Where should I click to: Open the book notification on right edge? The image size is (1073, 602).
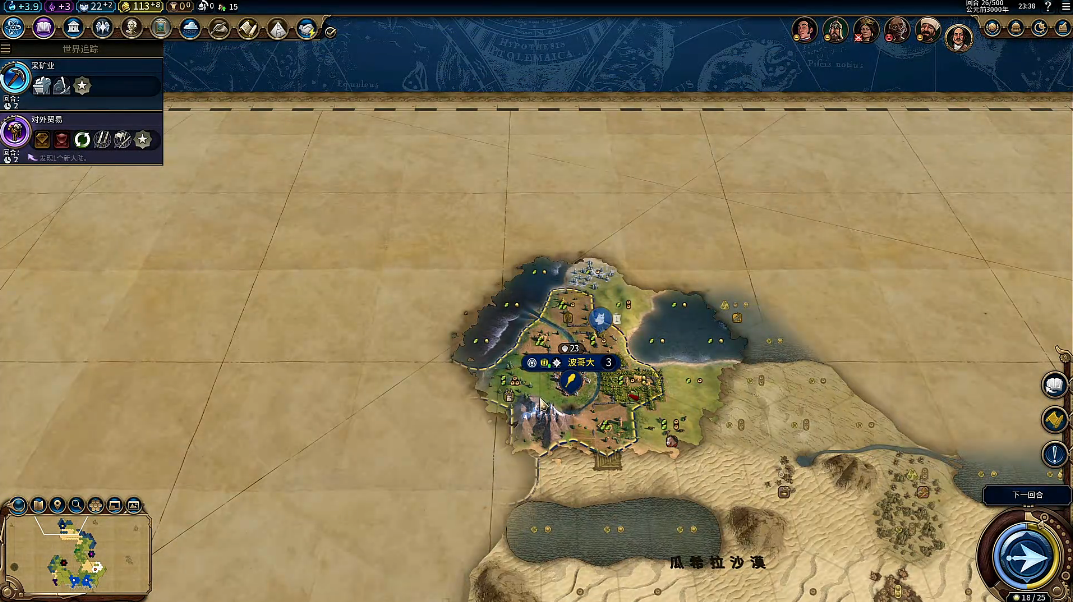click(1055, 384)
